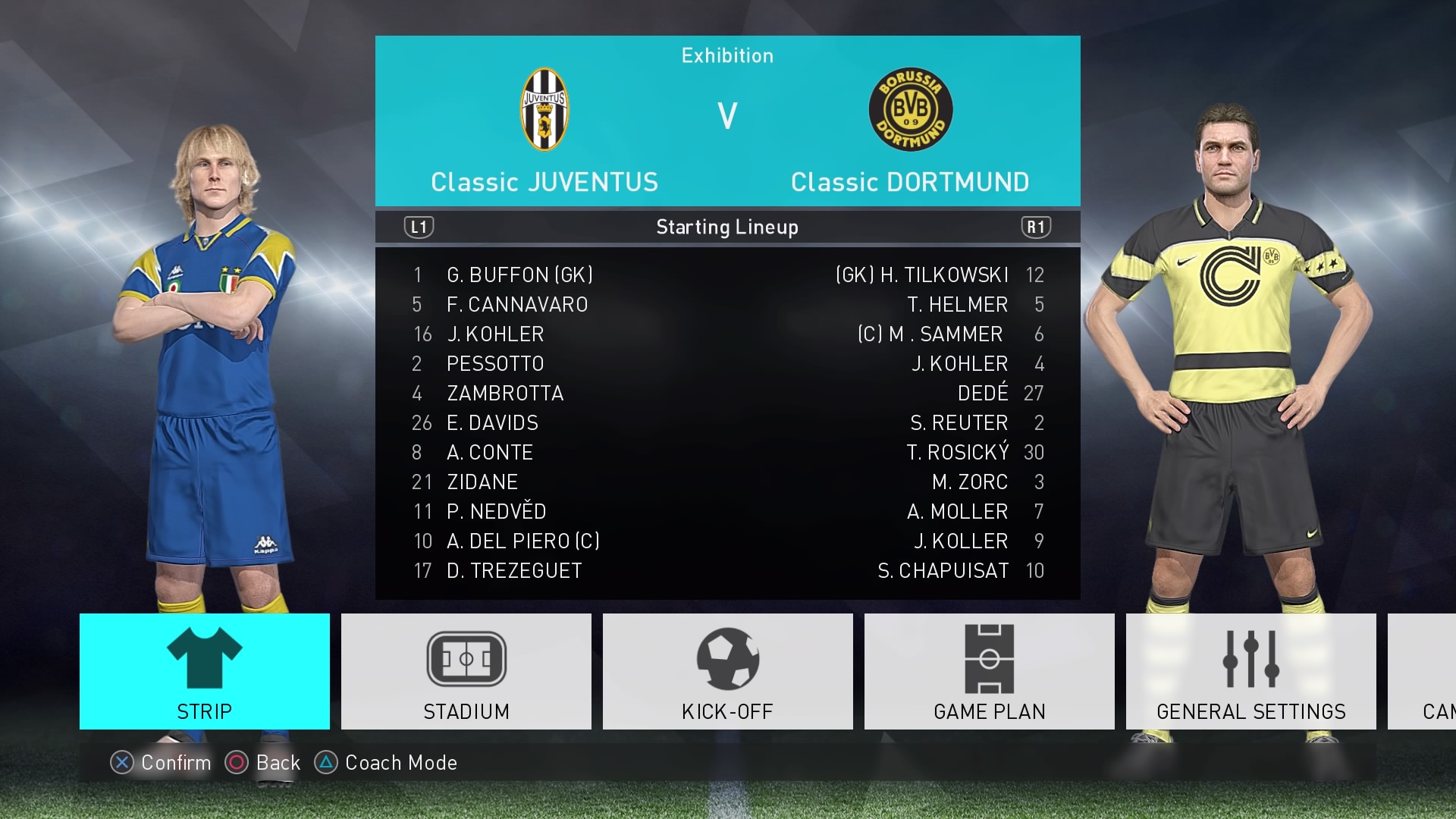Select the Exhibition header
The height and width of the screenshot is (819, 1456).
(x=726, y=55)
